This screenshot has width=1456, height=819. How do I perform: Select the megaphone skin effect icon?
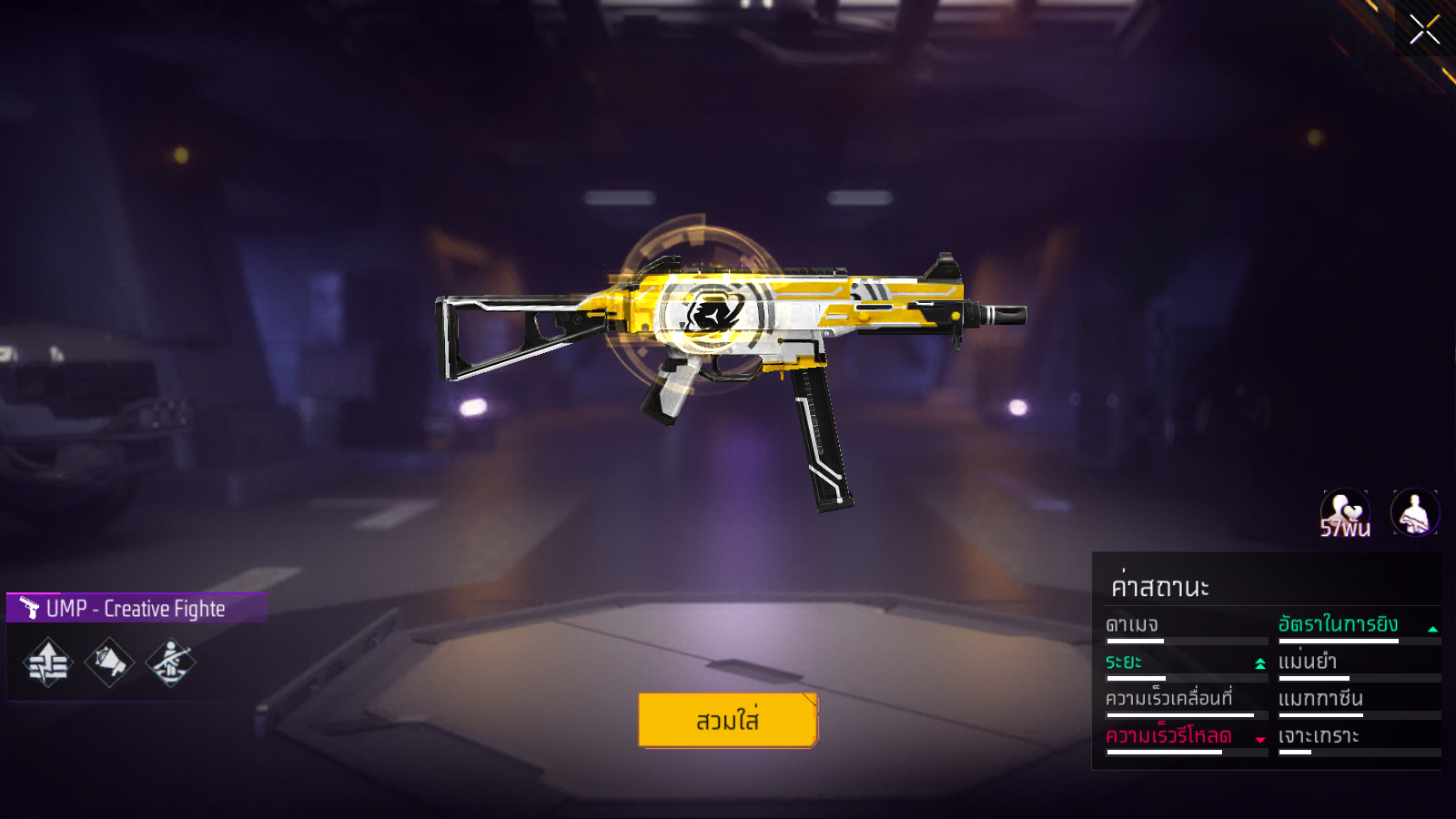point(109,663)
